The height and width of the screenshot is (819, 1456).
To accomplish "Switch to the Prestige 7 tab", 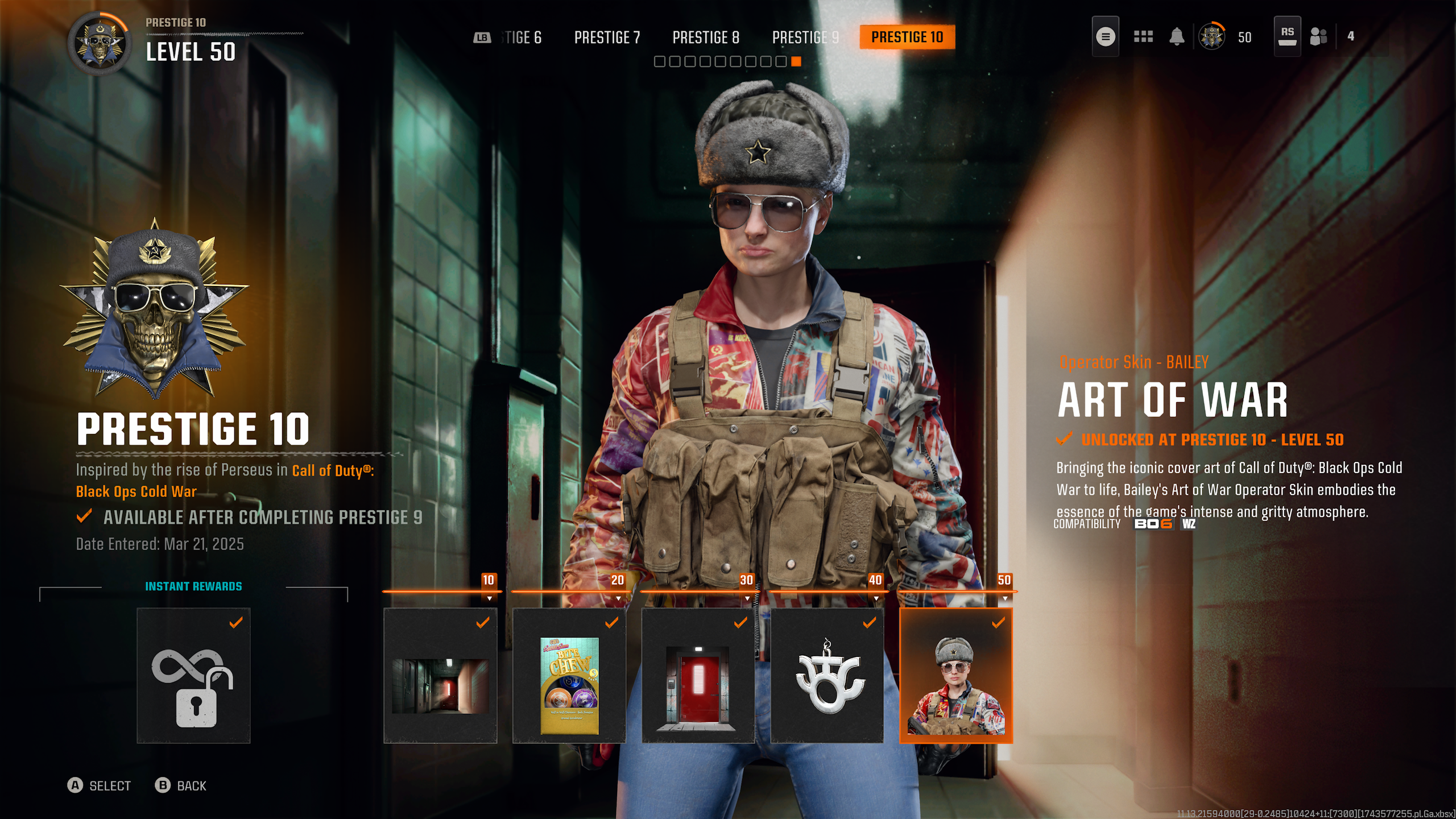I will click(607, 38).
